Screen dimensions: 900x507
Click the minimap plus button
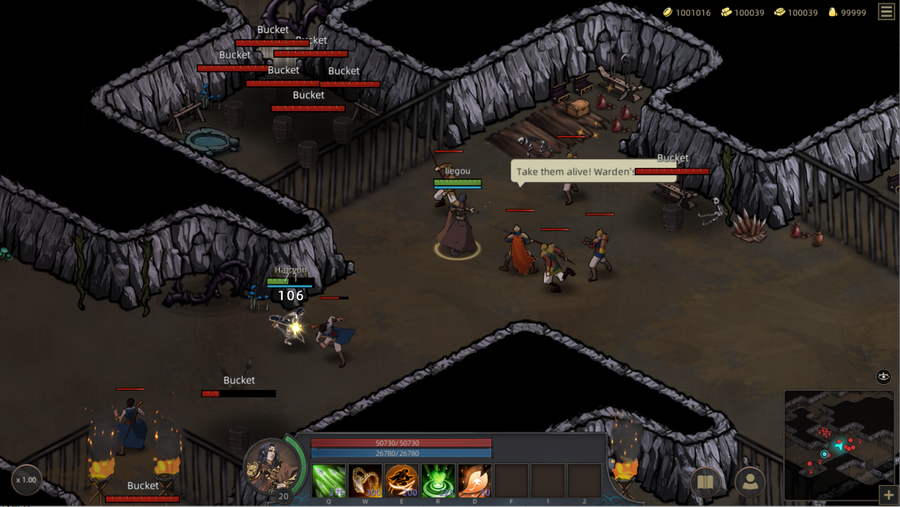888,495
